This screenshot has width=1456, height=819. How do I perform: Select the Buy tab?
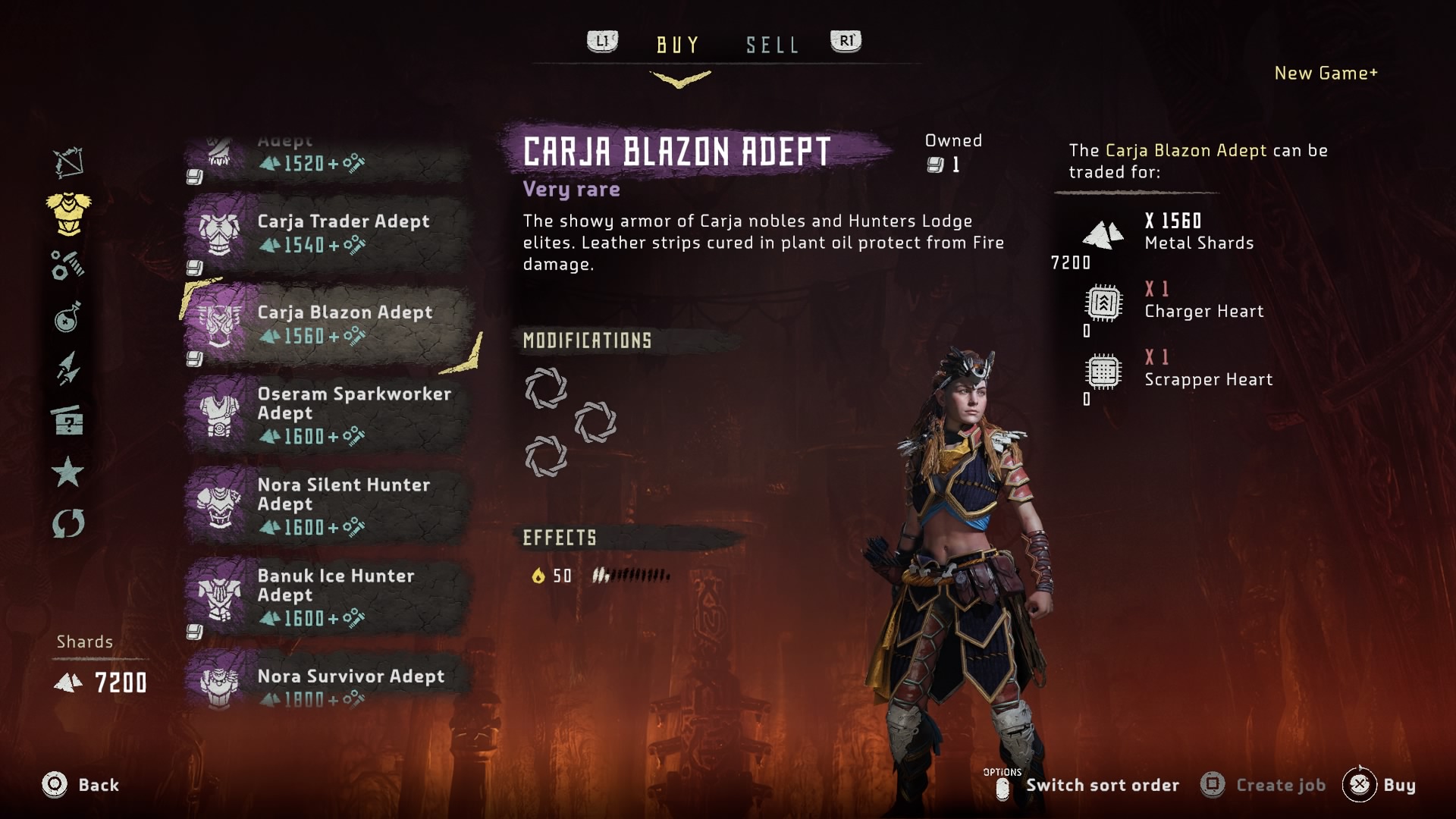click(677, 45)
